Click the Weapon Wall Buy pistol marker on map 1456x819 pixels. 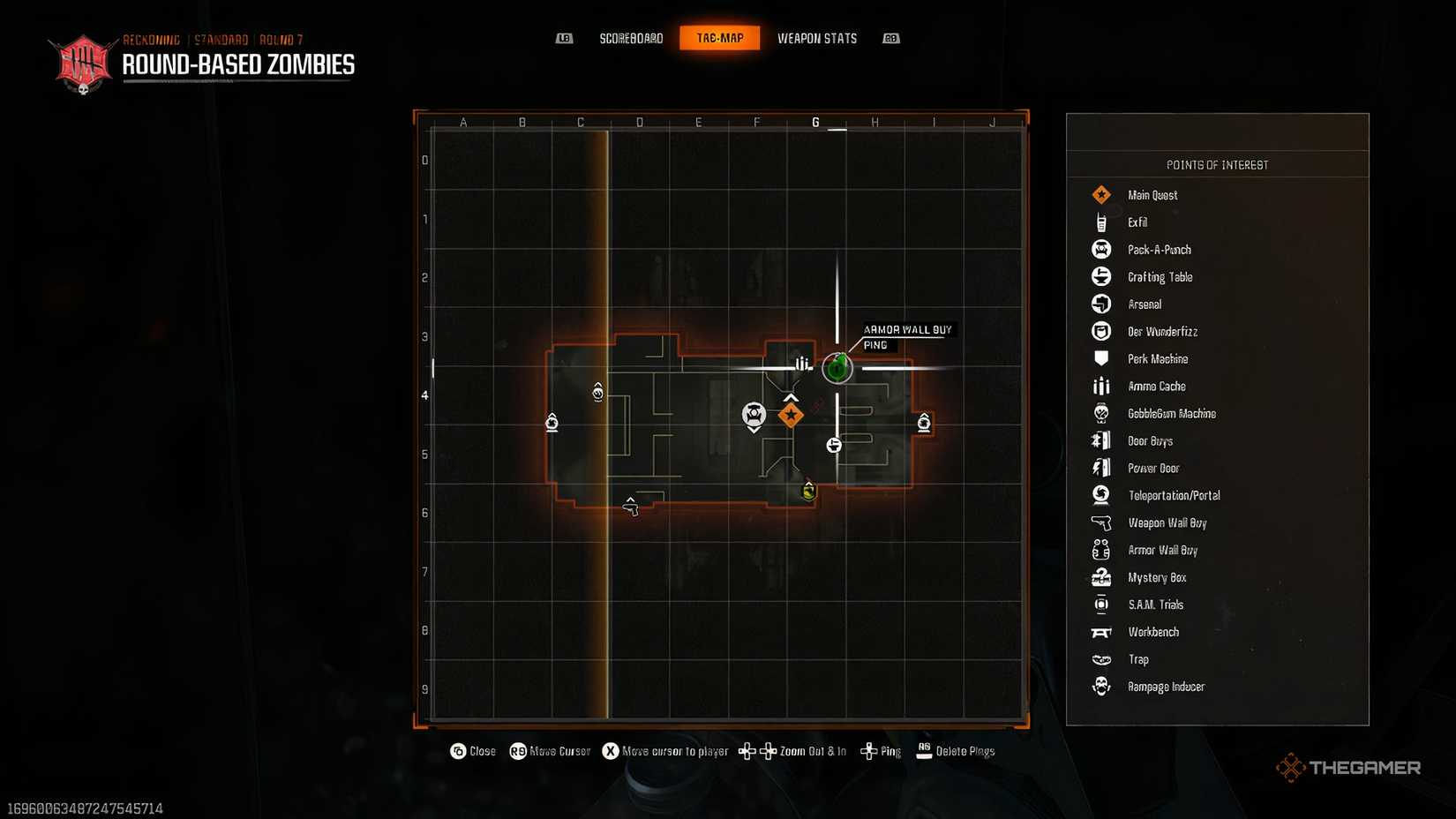tap(630, 506)
